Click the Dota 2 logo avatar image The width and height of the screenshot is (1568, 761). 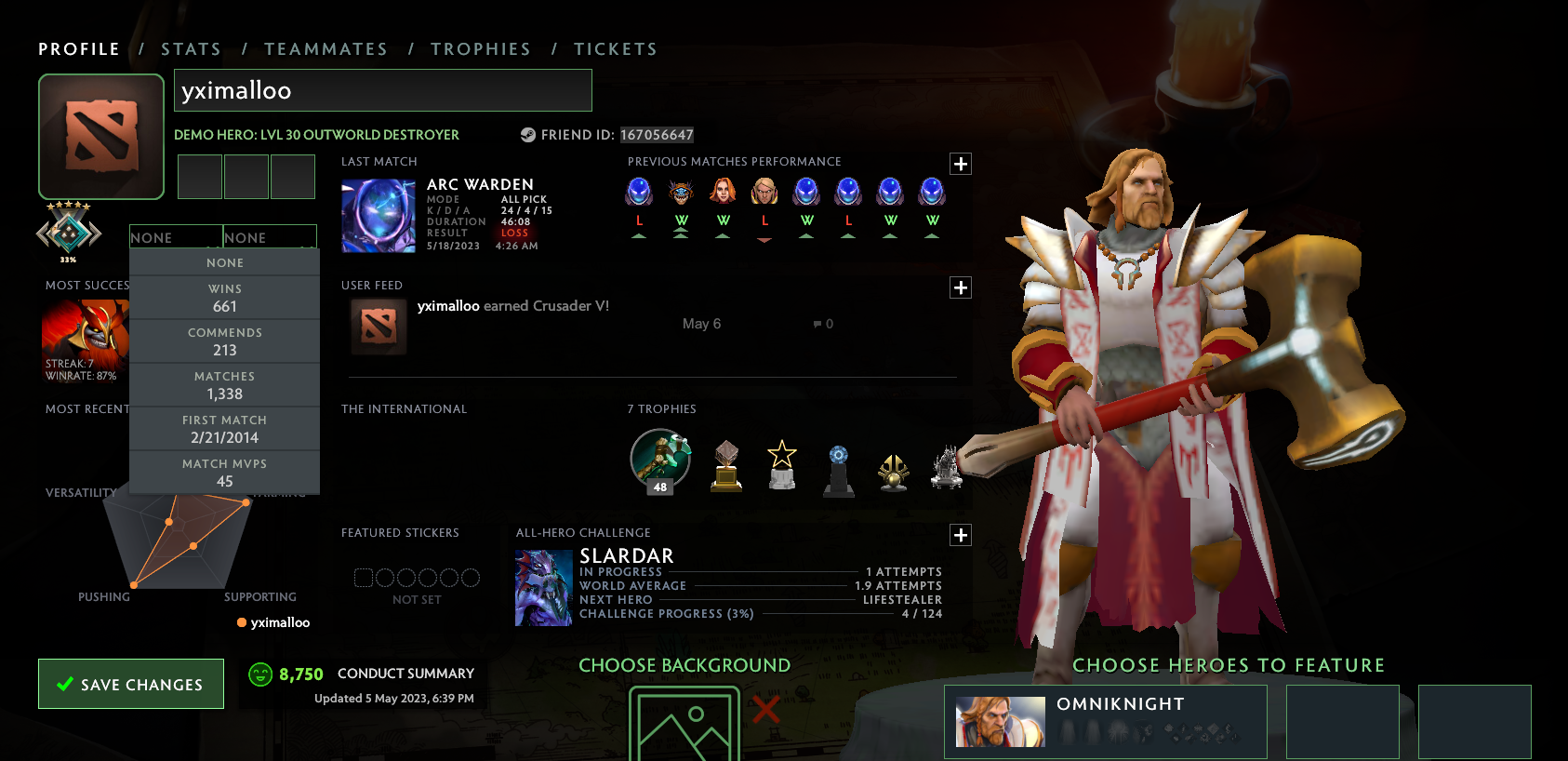point(100,136)
